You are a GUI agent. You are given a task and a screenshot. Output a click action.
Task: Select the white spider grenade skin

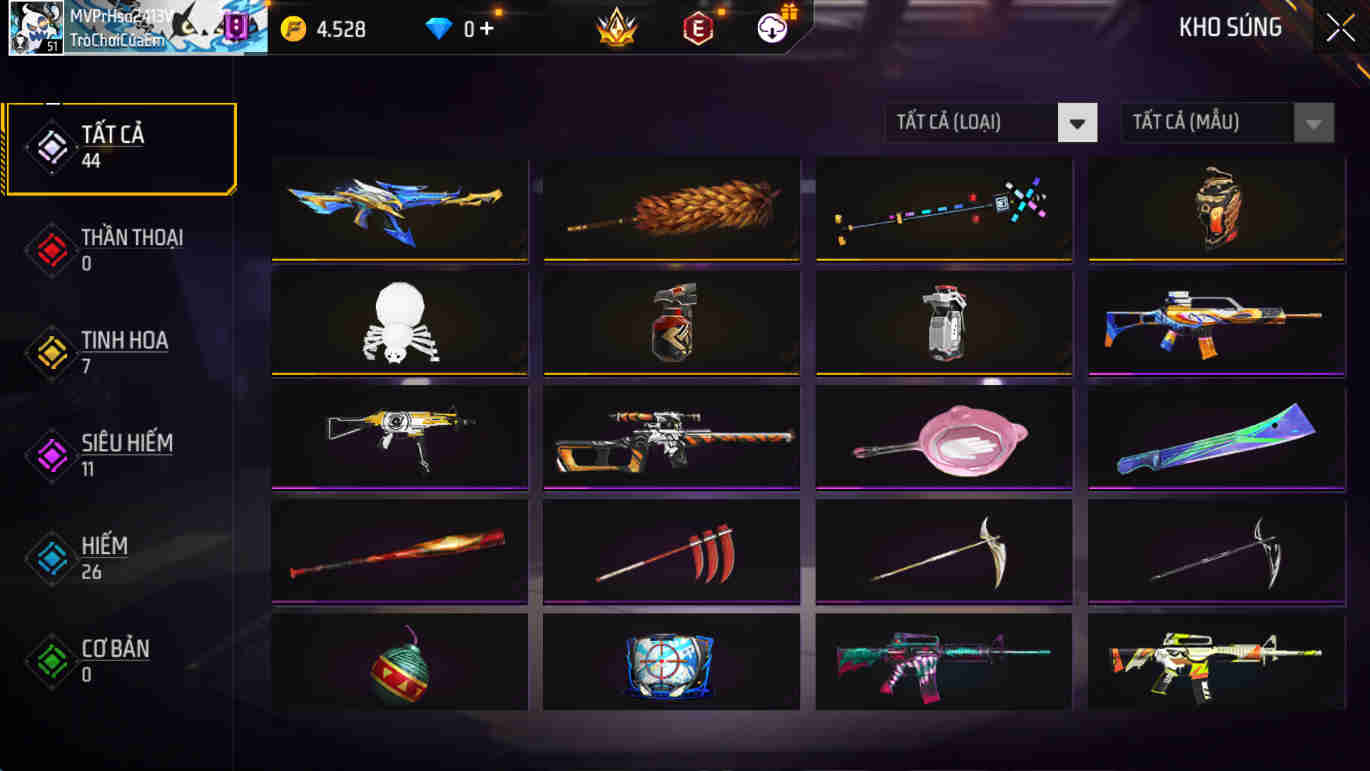(x=399, y=322)
